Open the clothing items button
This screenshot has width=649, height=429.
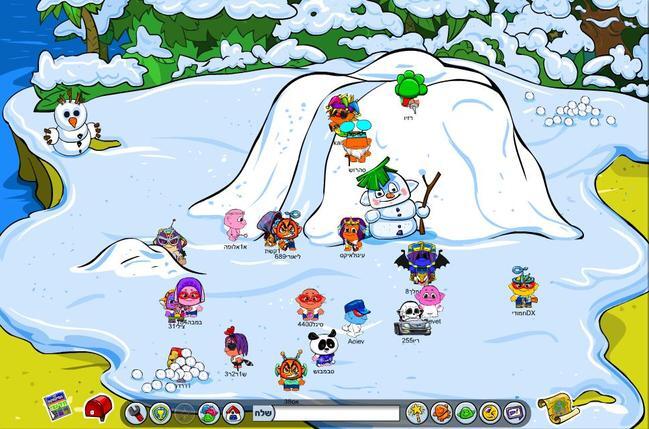209,412
